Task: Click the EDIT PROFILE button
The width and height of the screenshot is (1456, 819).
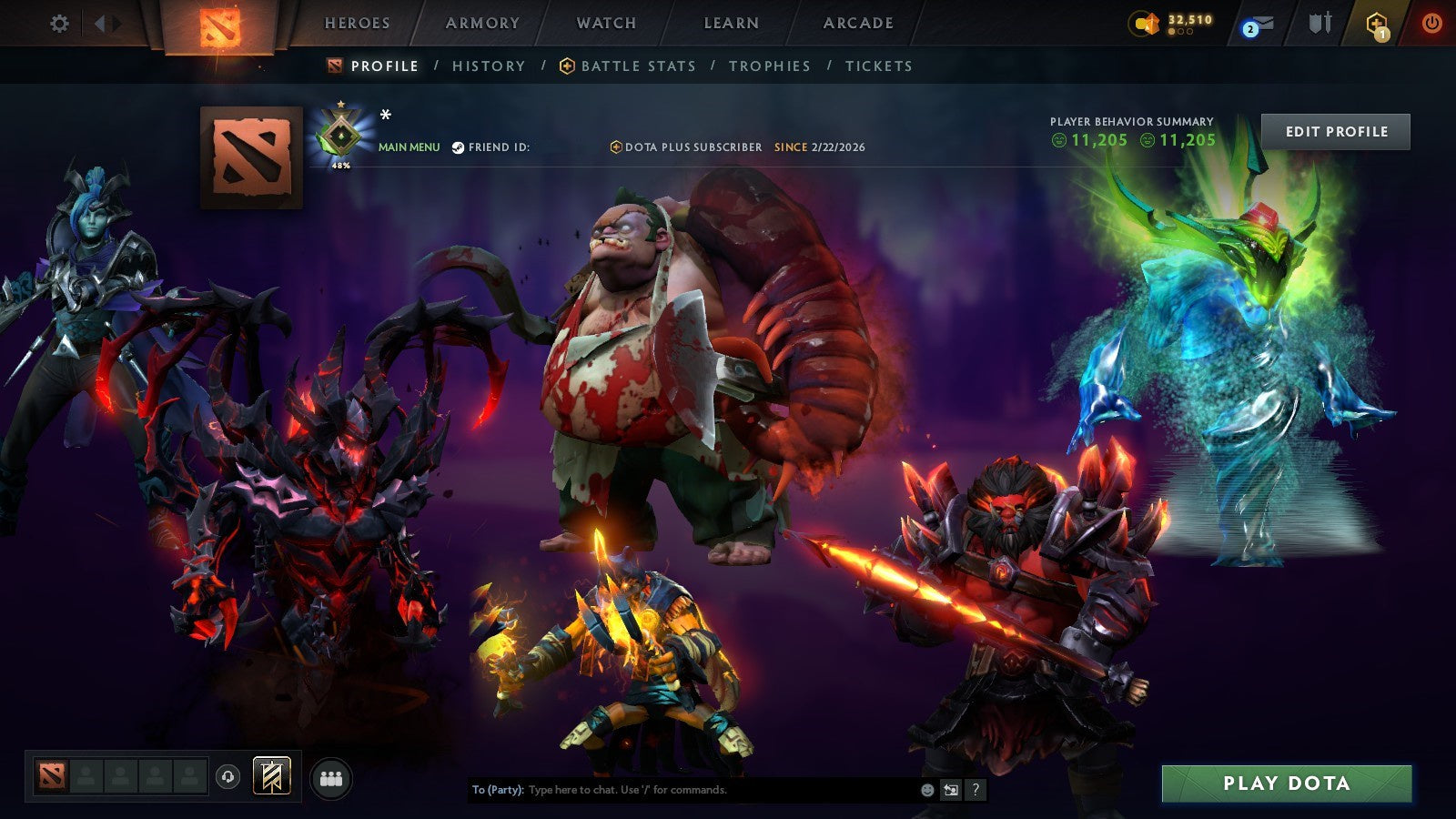Action: click(x=1334, y=131)
